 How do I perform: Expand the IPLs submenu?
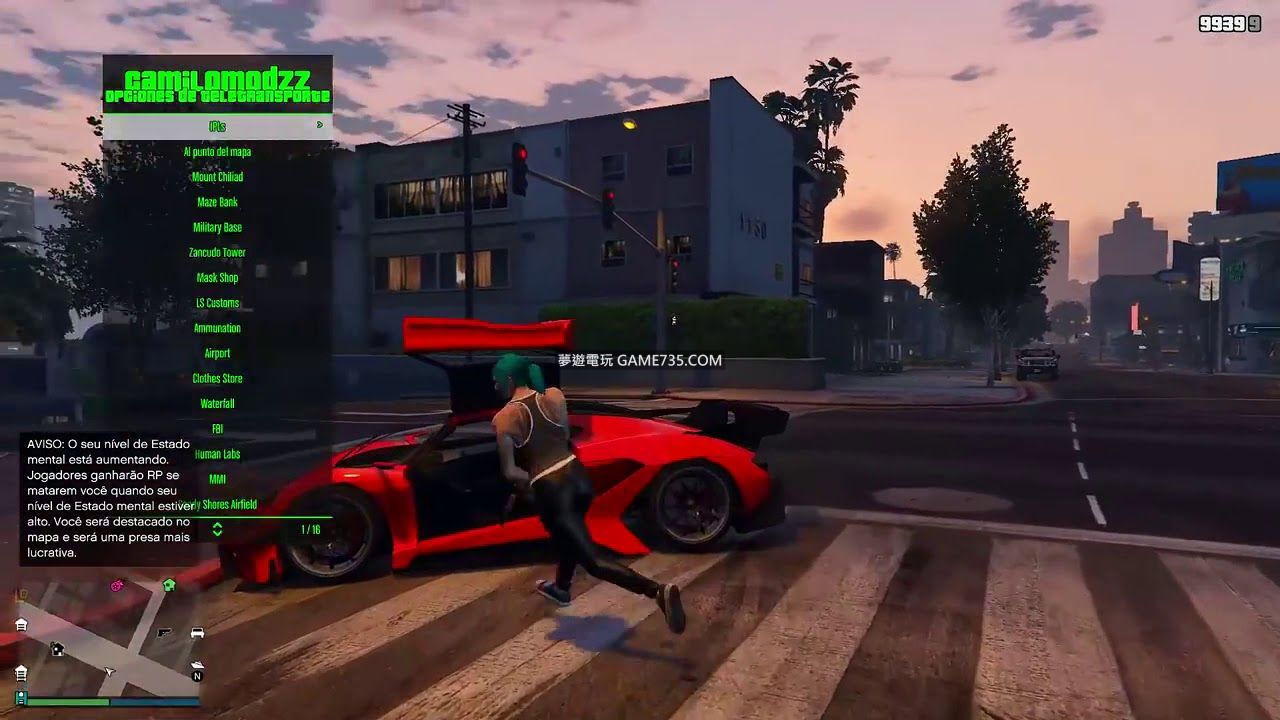click(217, 126)
